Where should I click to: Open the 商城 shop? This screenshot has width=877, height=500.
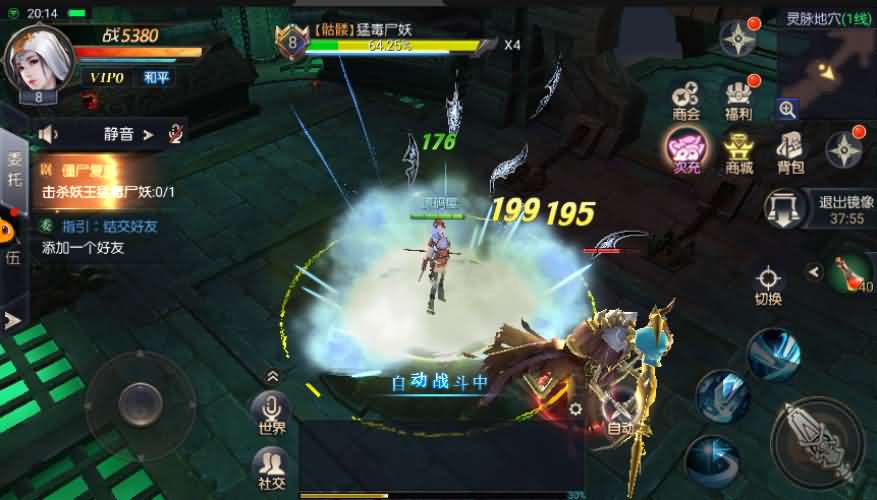738,152
